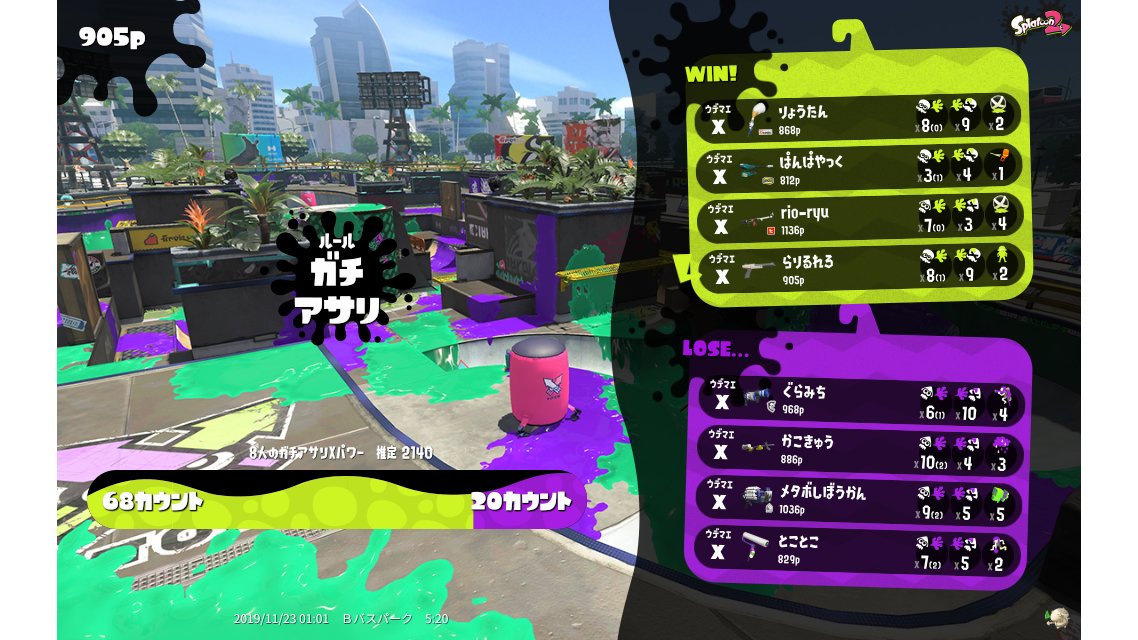Select the ぐらみち player row
The width and height of the screenshot is (1138, 640).
(858, 399)
